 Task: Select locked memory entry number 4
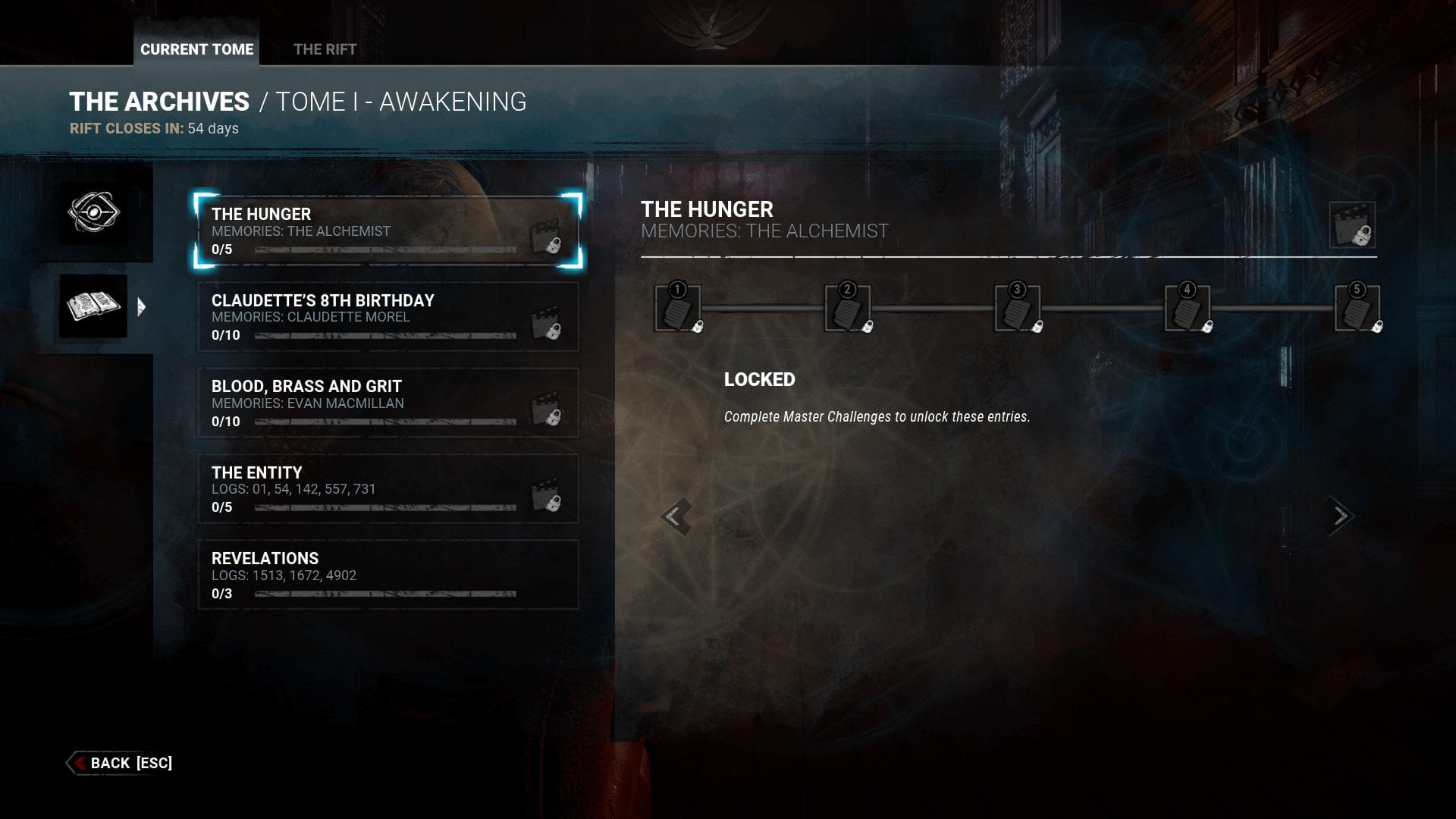coord(1188,309)
